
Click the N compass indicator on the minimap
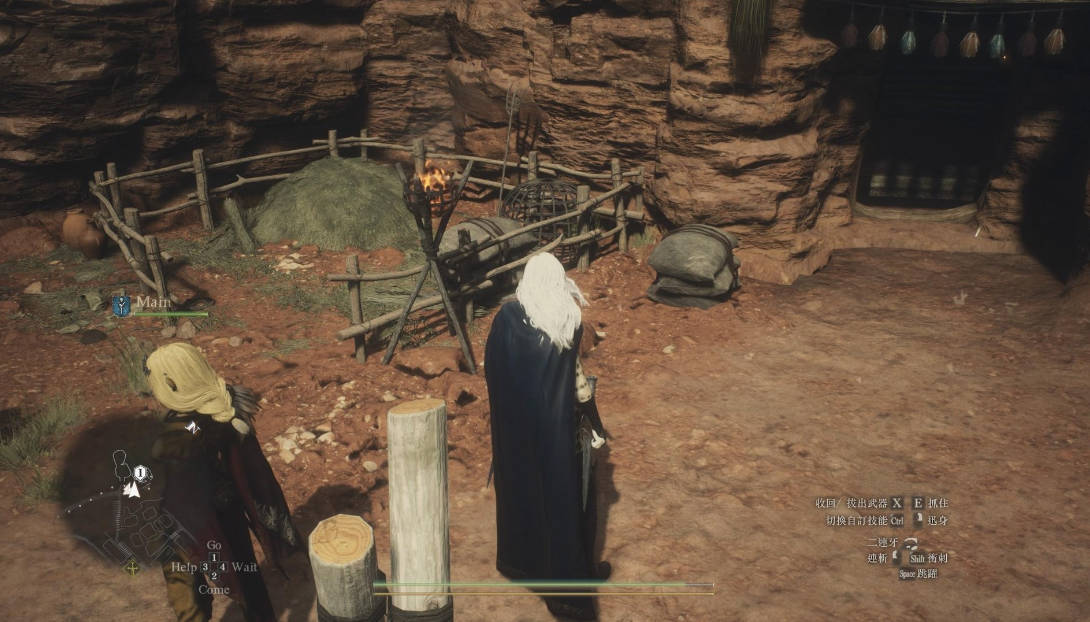193,427
